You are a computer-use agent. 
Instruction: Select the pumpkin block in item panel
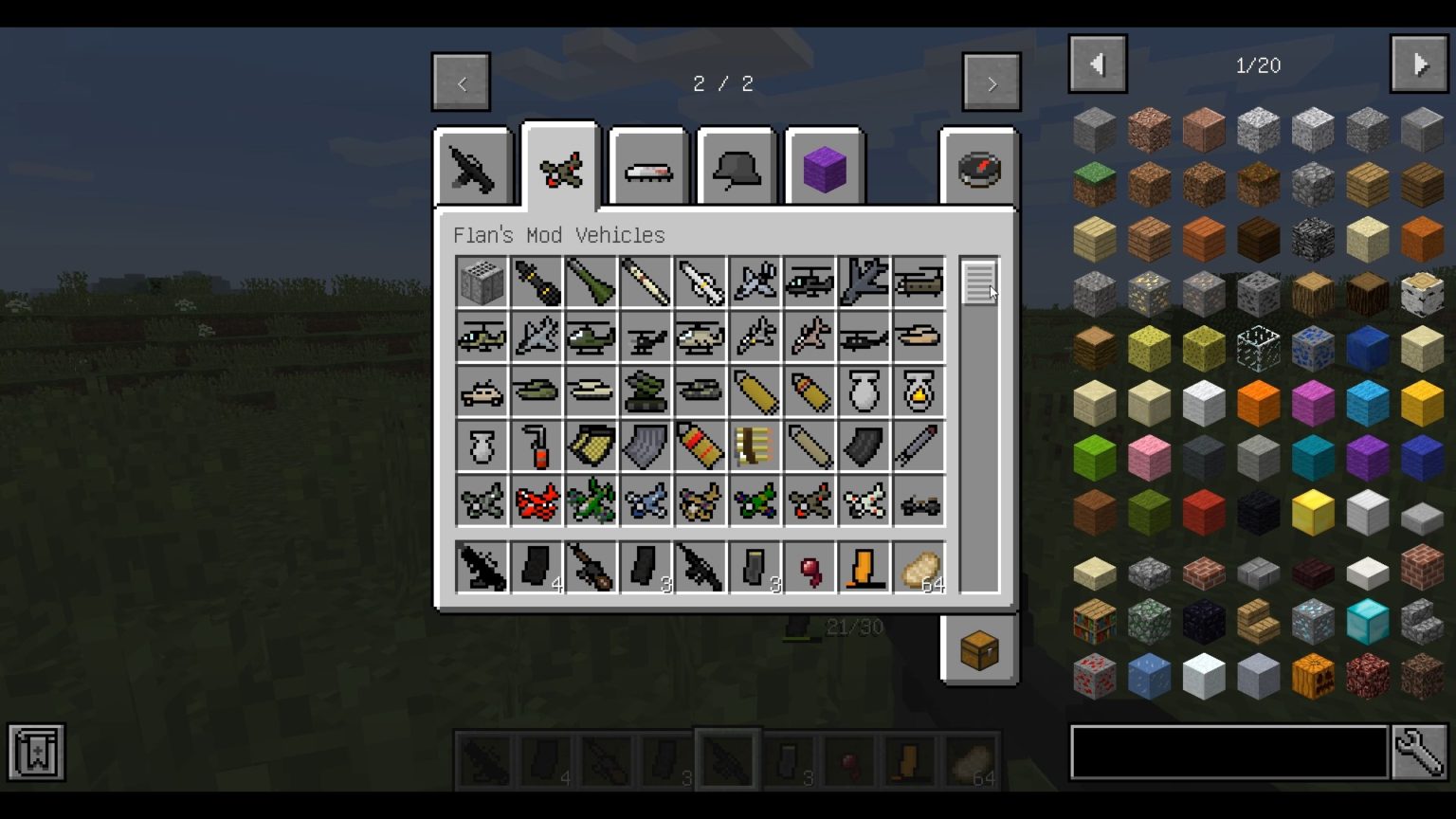pos(1312,675)
